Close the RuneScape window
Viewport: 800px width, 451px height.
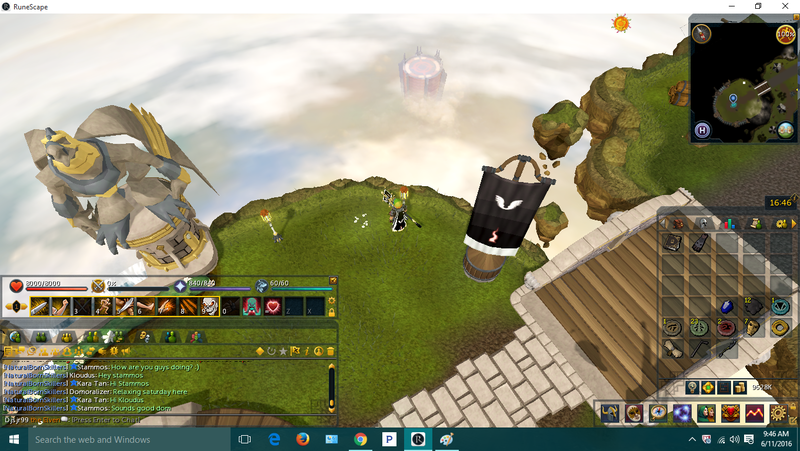[784, 6]
